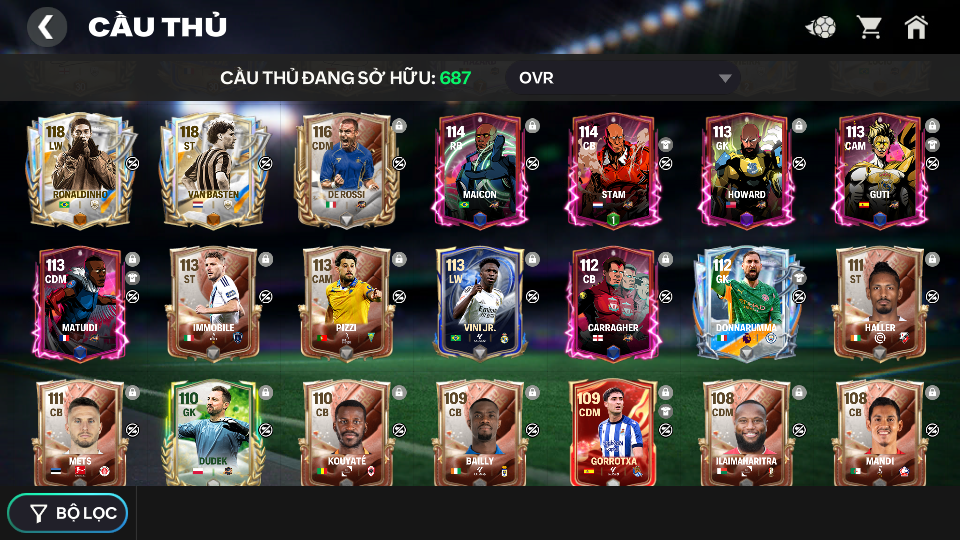Select the Carragher player card
The height and width of the screenshot is (540, 960).
click(x=613, y=303)
